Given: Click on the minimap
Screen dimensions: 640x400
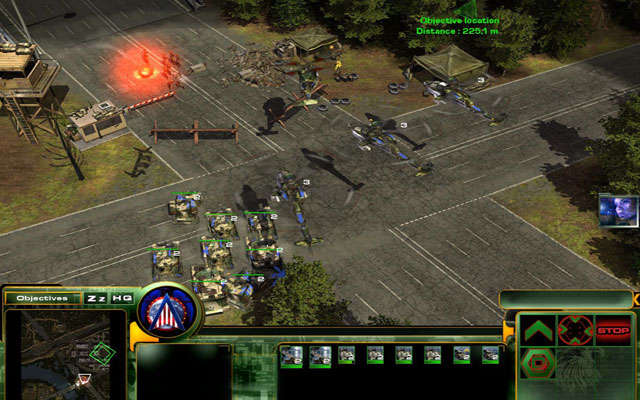Looking at the screenshot, I should coord(65,353).
